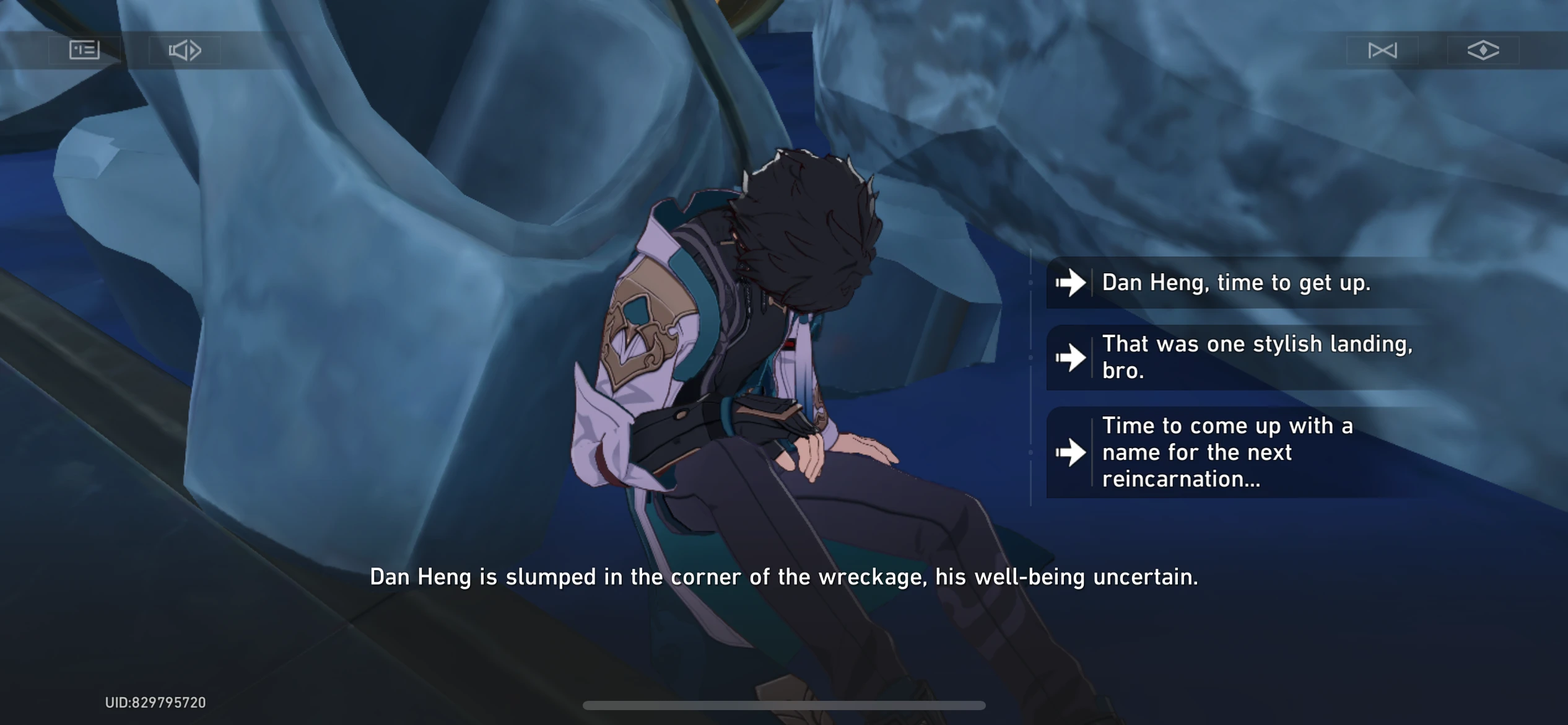This screenshot has width=1568, height=725.
Task: Click the speaker auto-advance icon
Action: pyautogui.click(x=184, y=50)
